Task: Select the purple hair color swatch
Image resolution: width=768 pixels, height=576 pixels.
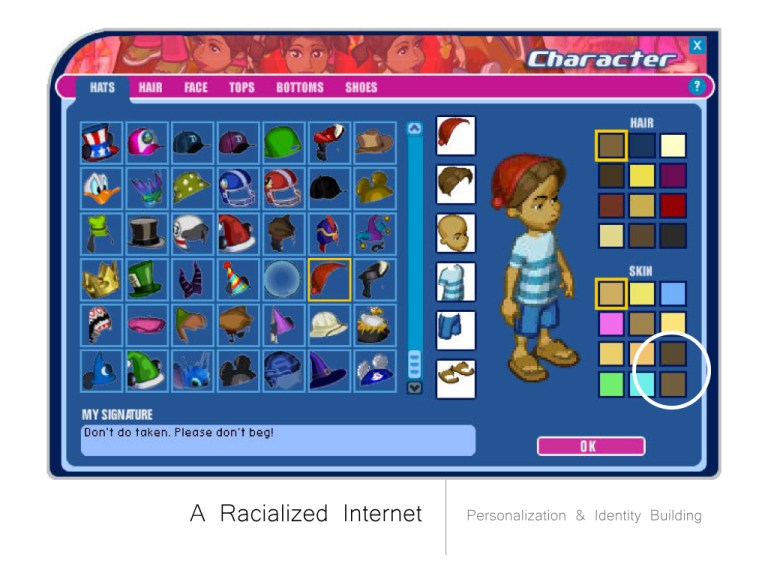Action: tap(672, 176)
